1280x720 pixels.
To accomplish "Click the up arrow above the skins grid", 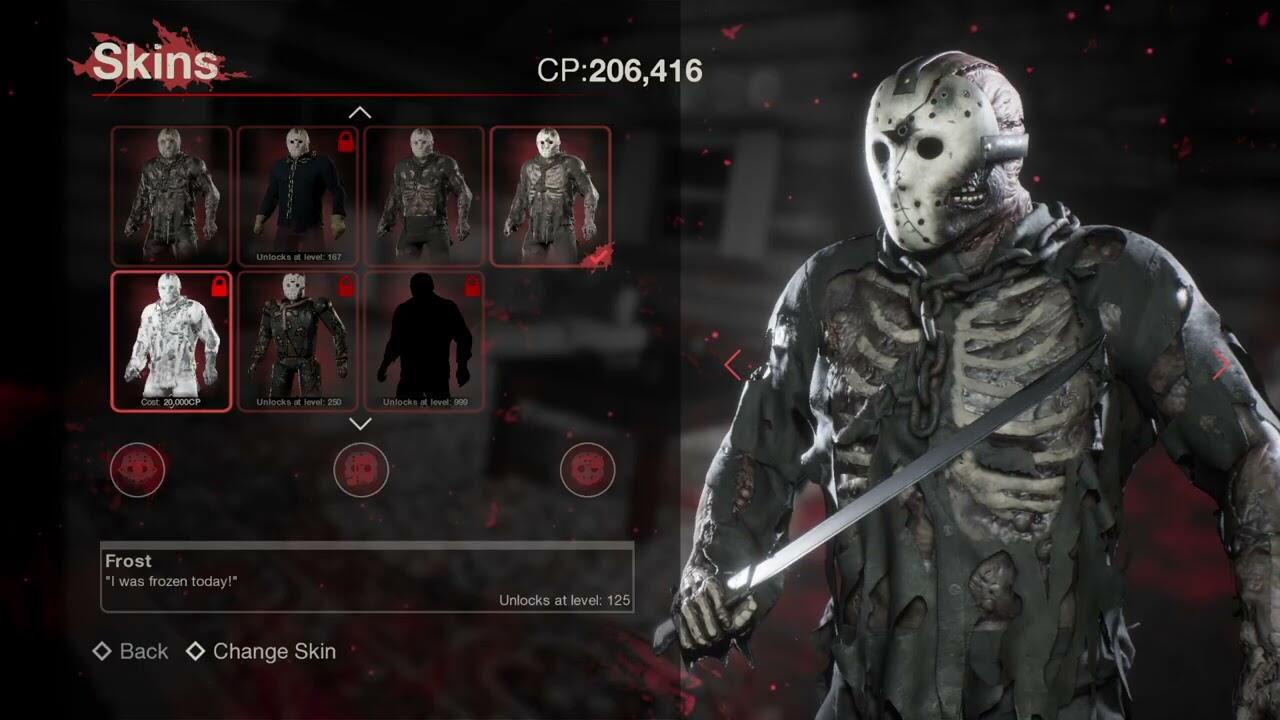I will [x=360, y=113].
